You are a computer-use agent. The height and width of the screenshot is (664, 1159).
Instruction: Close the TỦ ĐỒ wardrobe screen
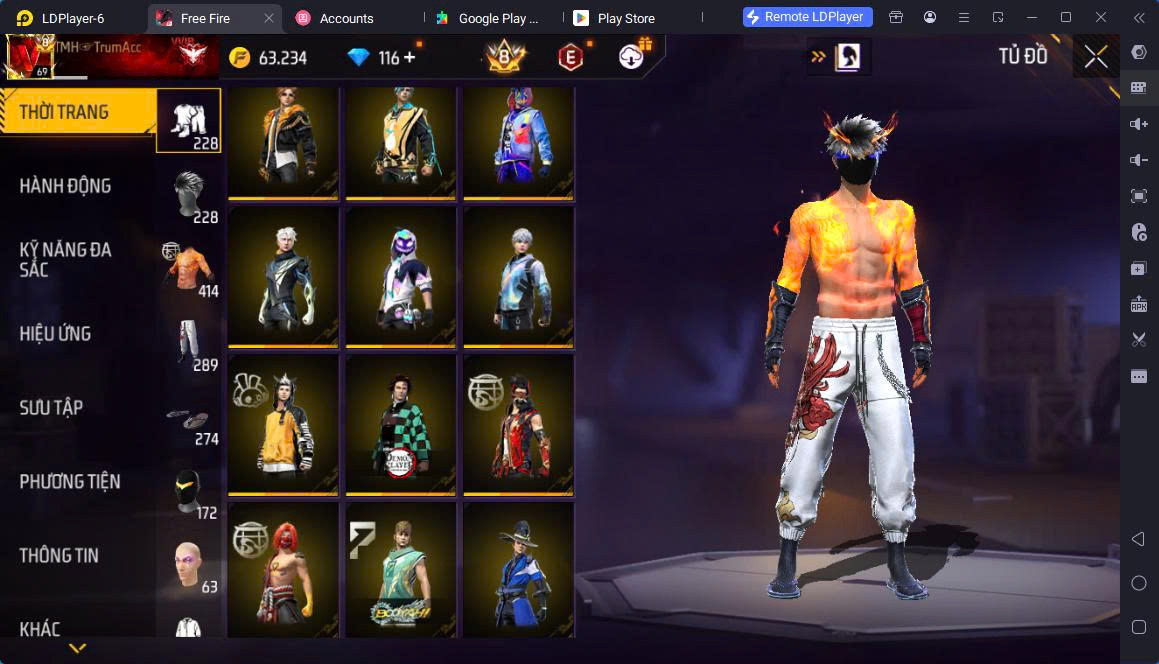pyautogui.click(x=1096, y=57)
